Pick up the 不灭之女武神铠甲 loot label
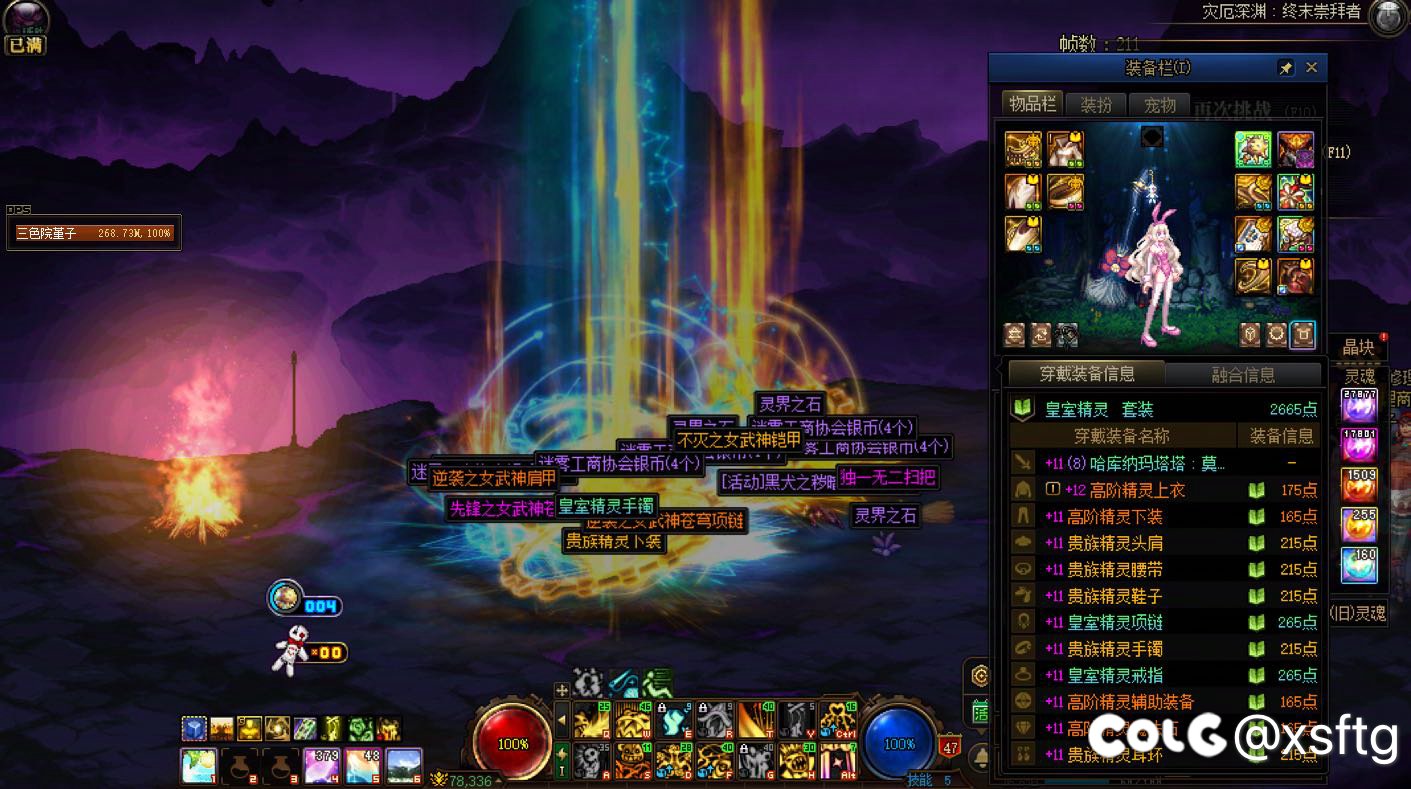Image resolution: width=1411 pixels, height=789 pixels. tap(739, 439)
